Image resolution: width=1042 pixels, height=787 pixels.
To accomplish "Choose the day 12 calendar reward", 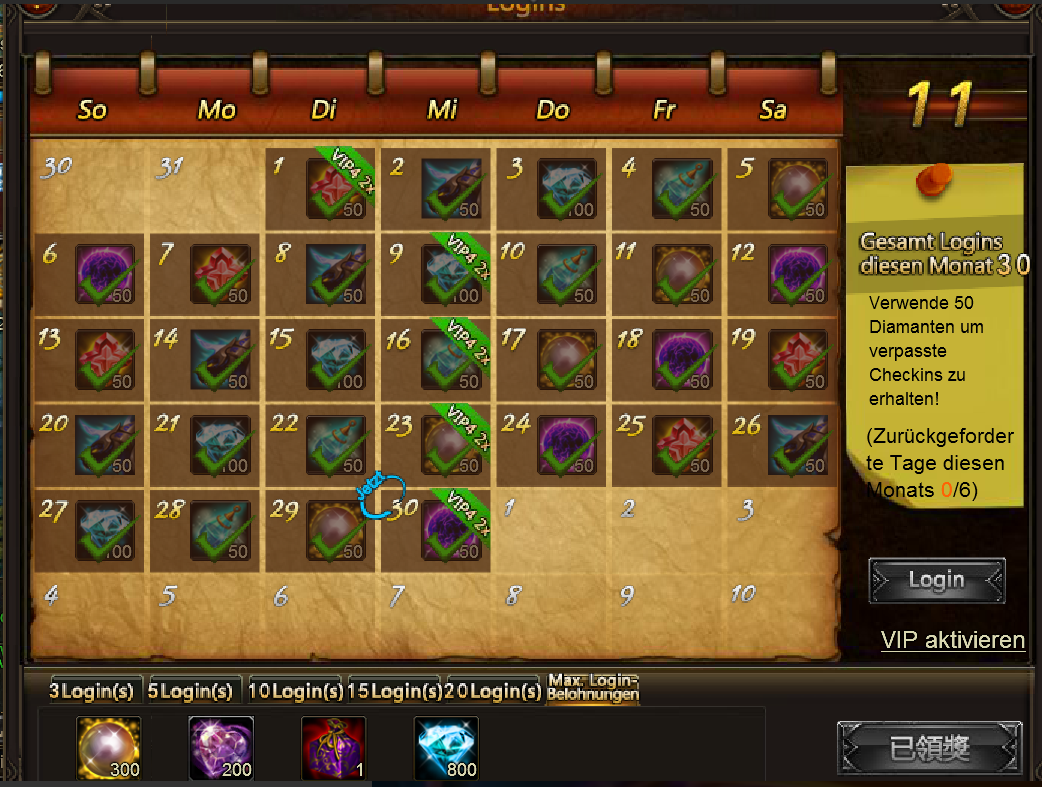I will 797,274.
